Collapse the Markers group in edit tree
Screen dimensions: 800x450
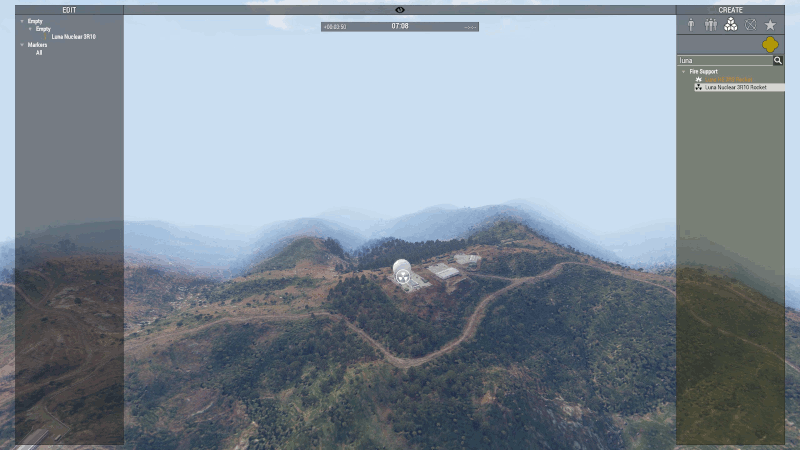point(21,45)
